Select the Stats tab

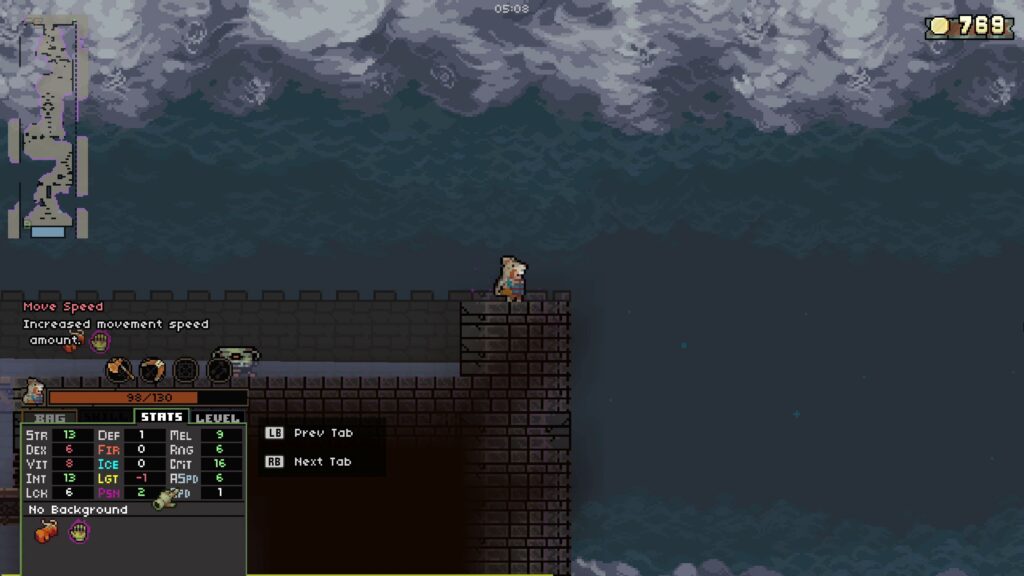coord(161,417)
